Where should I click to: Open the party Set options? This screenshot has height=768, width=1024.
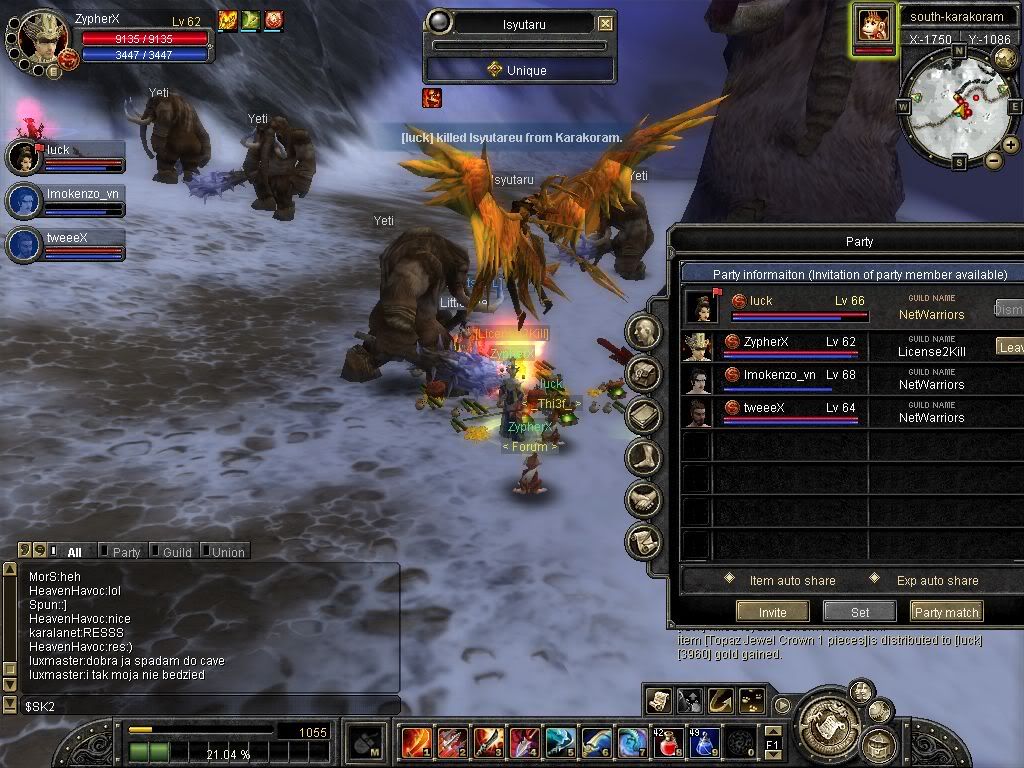tap(859, 612)
